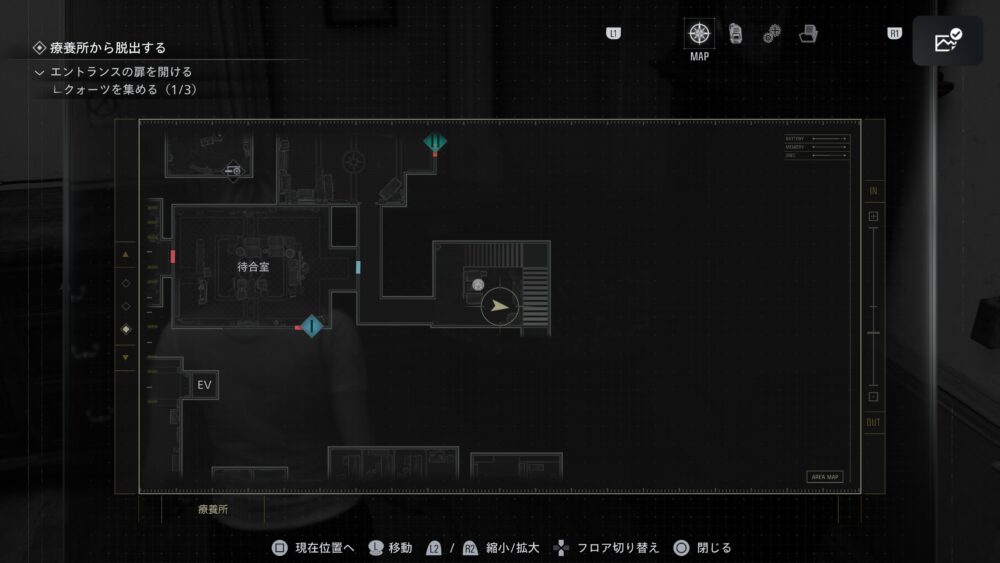Go down one floor with the down arrow

click(x=125, y=357)
